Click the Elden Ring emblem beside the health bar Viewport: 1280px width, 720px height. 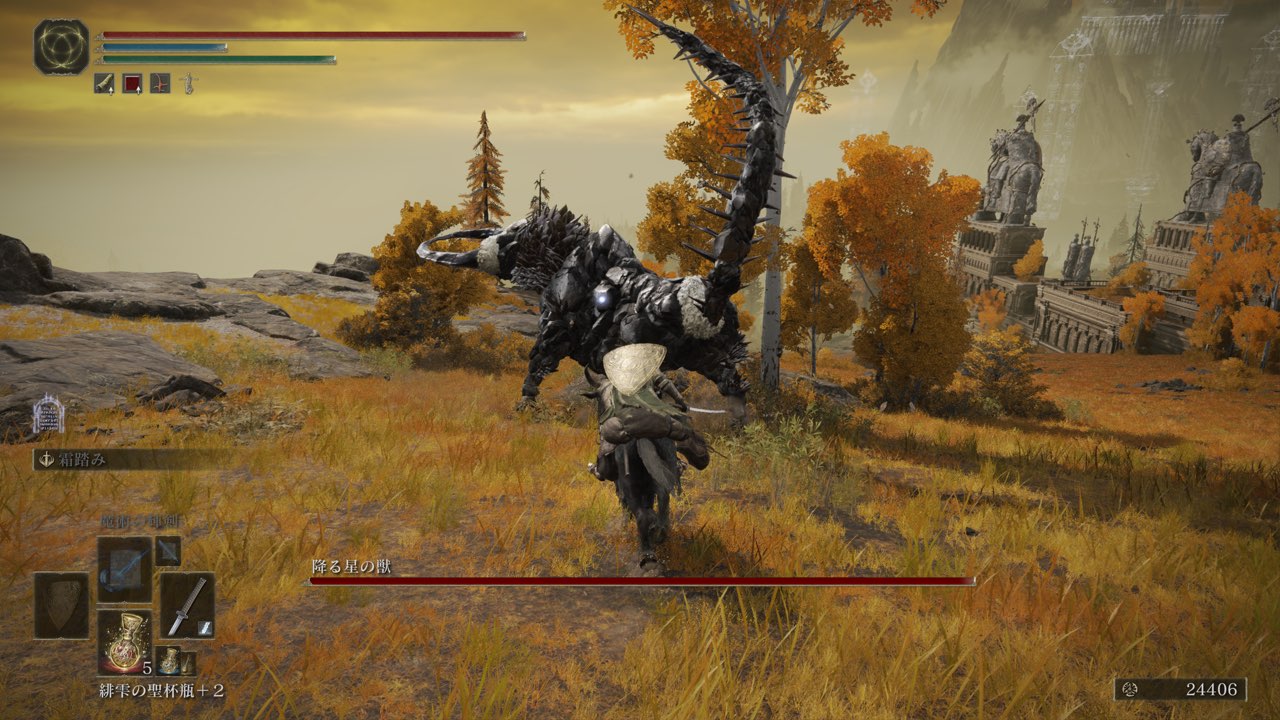coord(61,47)
